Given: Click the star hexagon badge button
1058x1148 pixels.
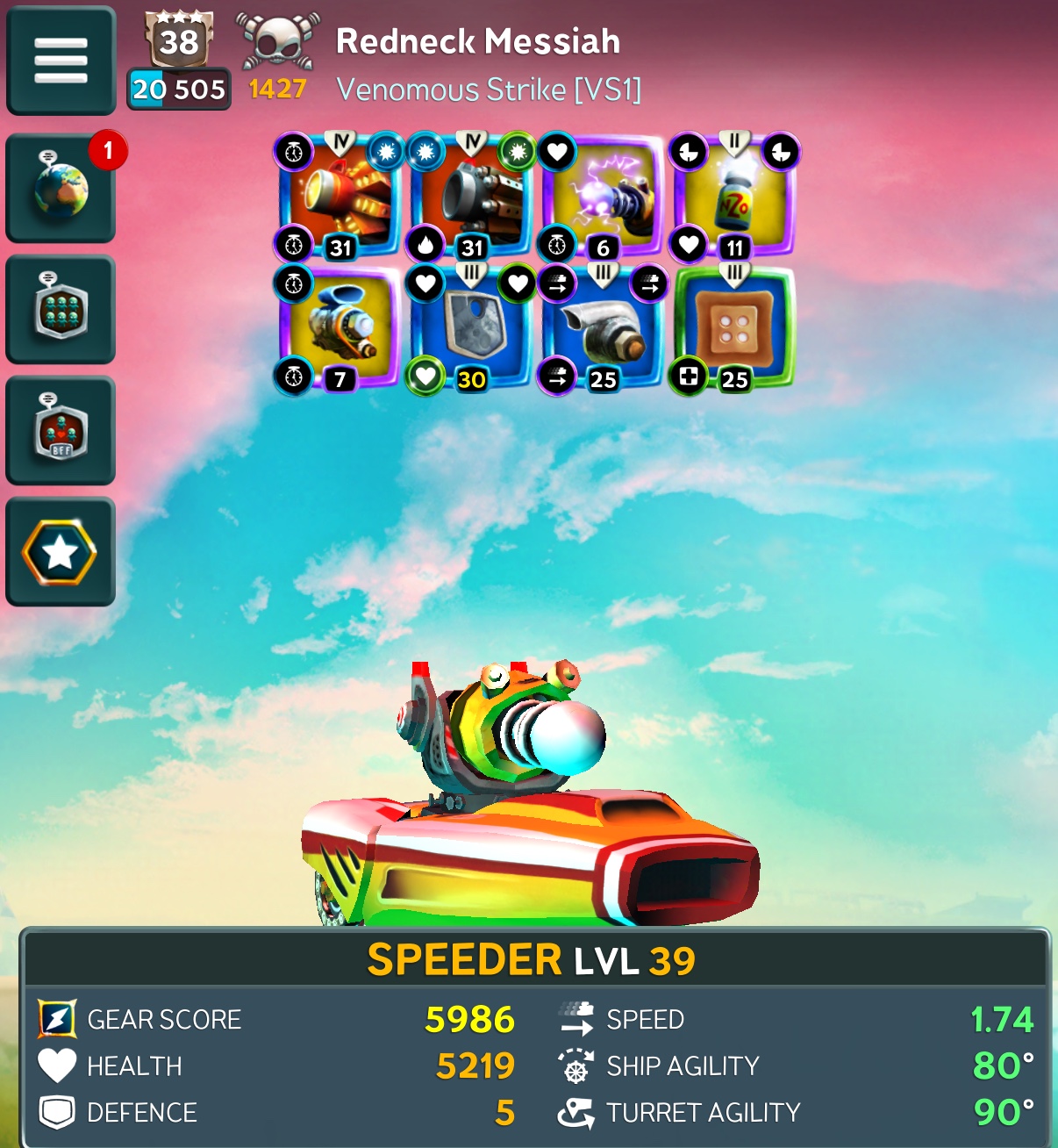Looking at the screenshot, I should point(61,552).
